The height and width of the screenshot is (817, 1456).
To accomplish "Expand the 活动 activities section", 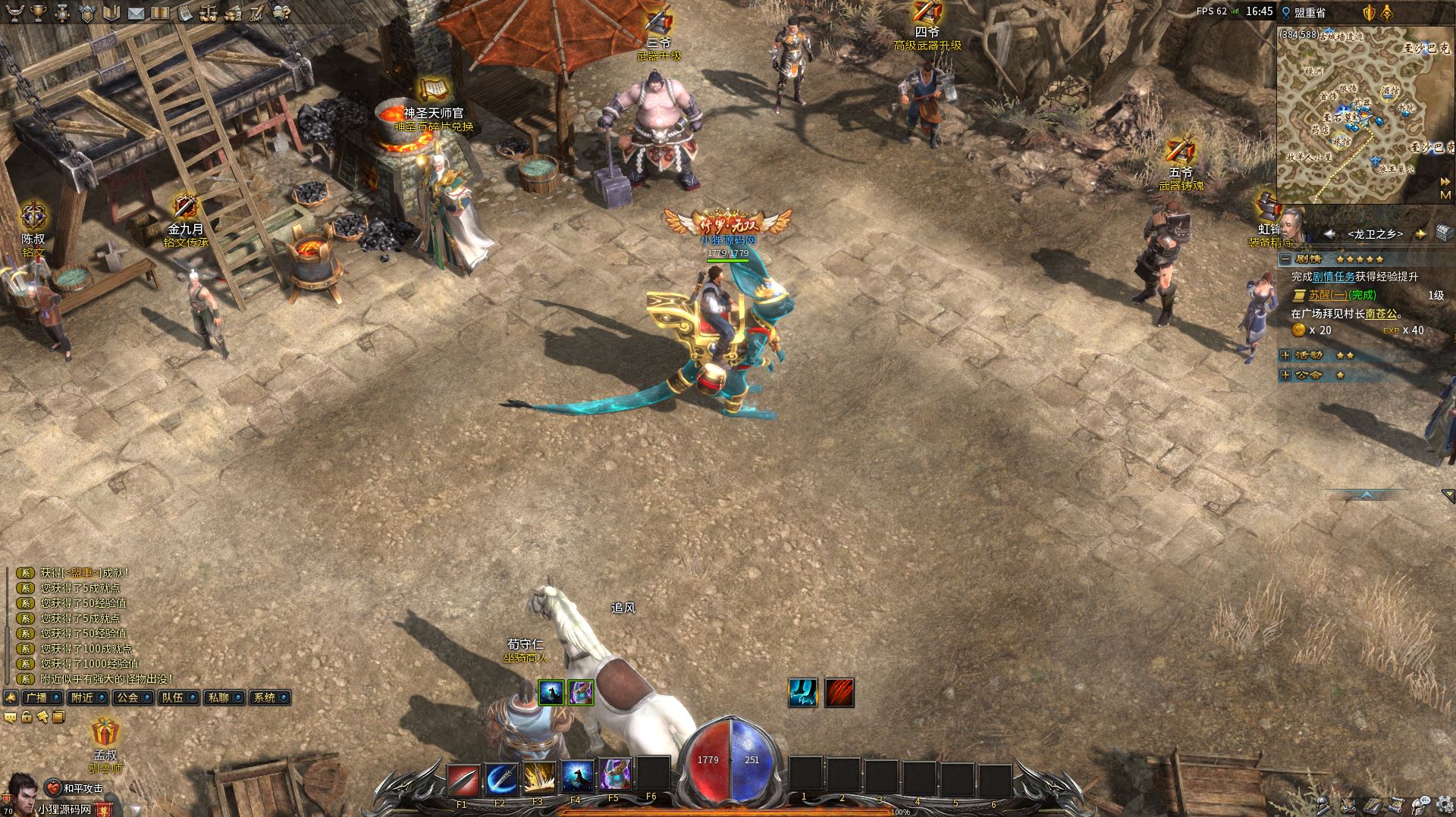I will point(1285,355).
